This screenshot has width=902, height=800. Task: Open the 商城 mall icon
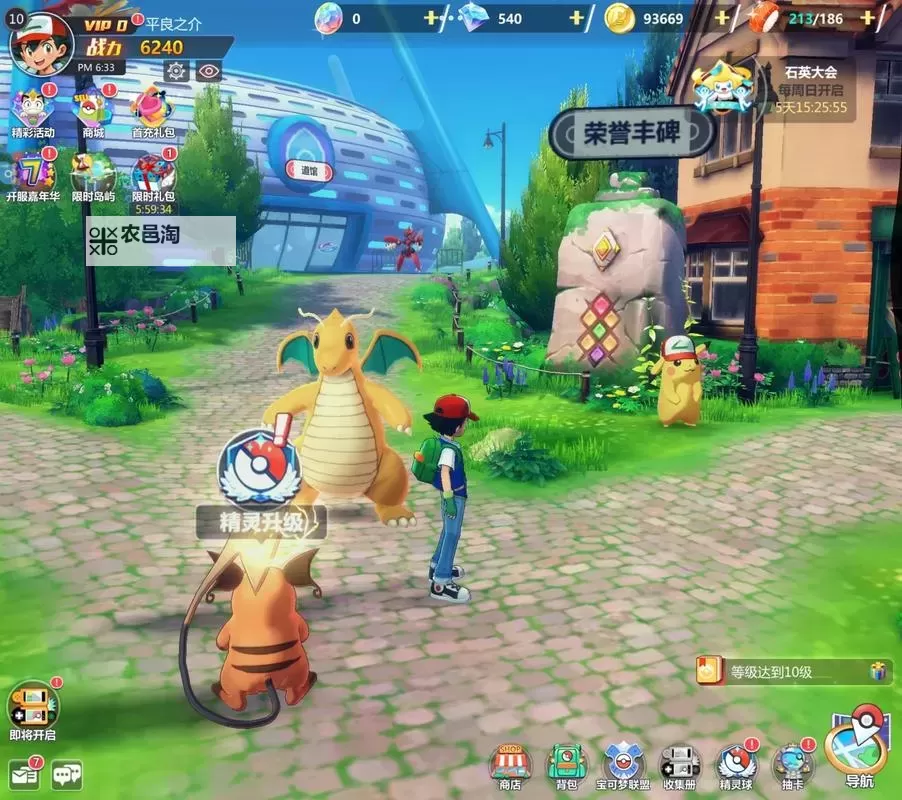pyautogui.click(x=93, y=112)
